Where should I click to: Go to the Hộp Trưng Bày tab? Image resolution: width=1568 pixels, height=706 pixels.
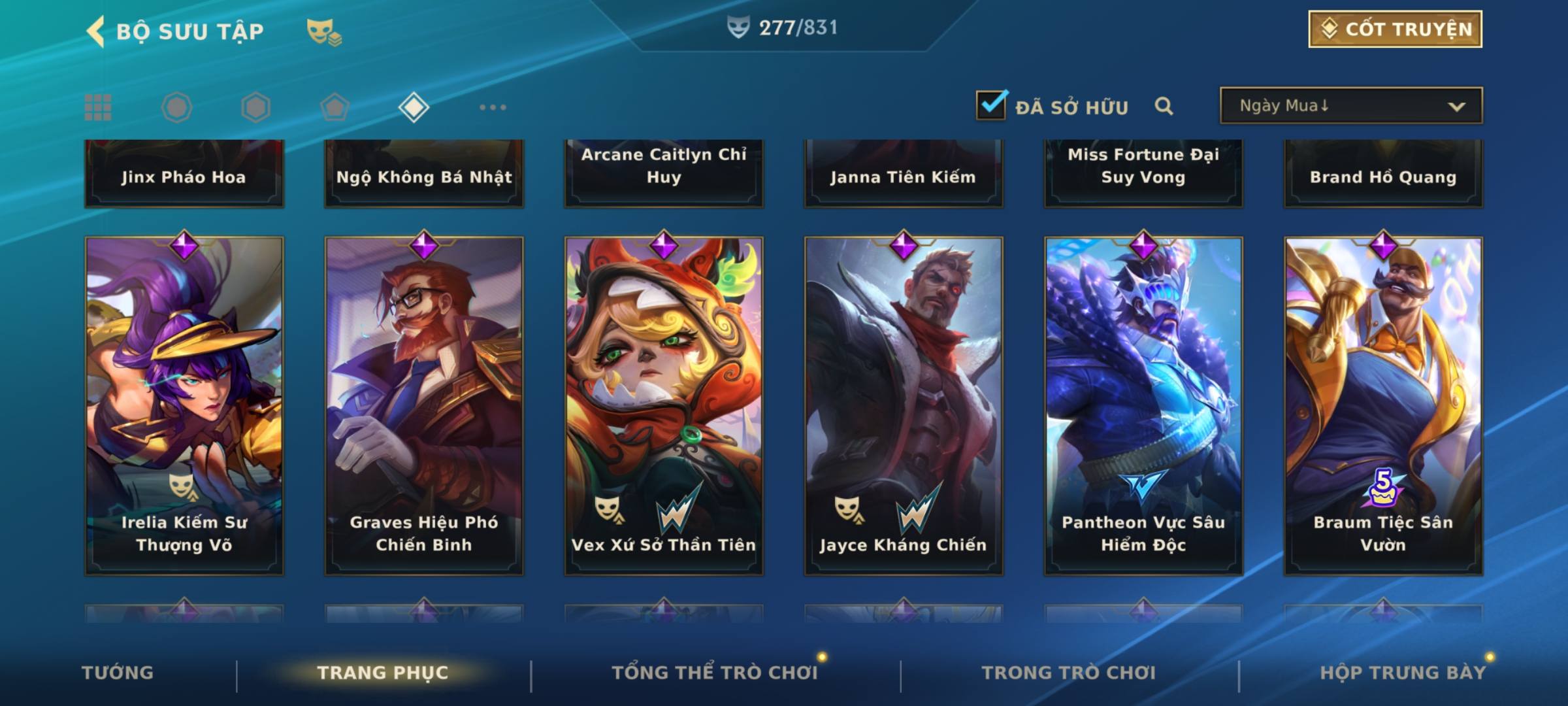pyautogui.click(x=1403, y=673)
